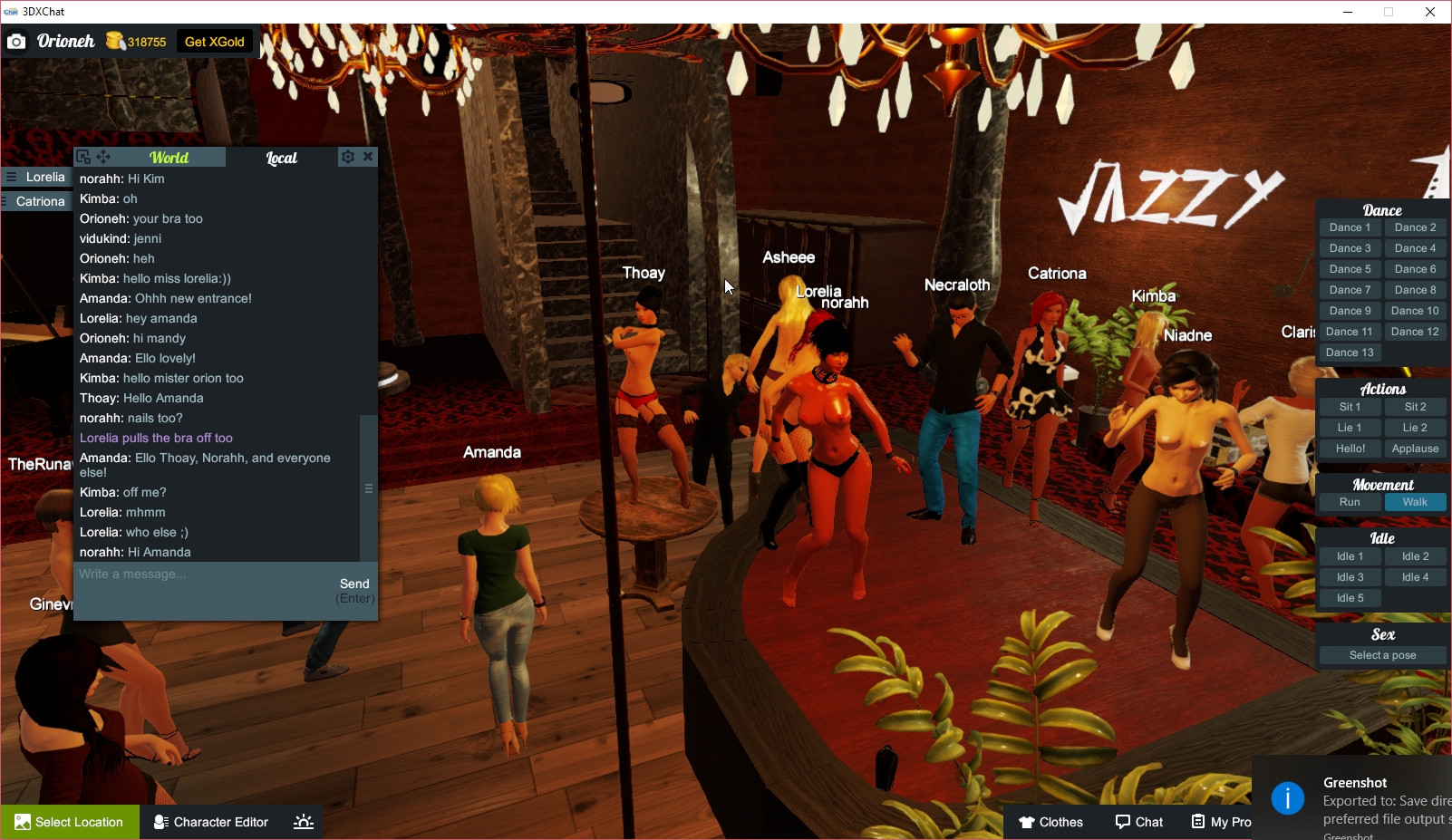Click the Clothes t-shirt icon
1452x840 pixels.
coord(1027,822)
